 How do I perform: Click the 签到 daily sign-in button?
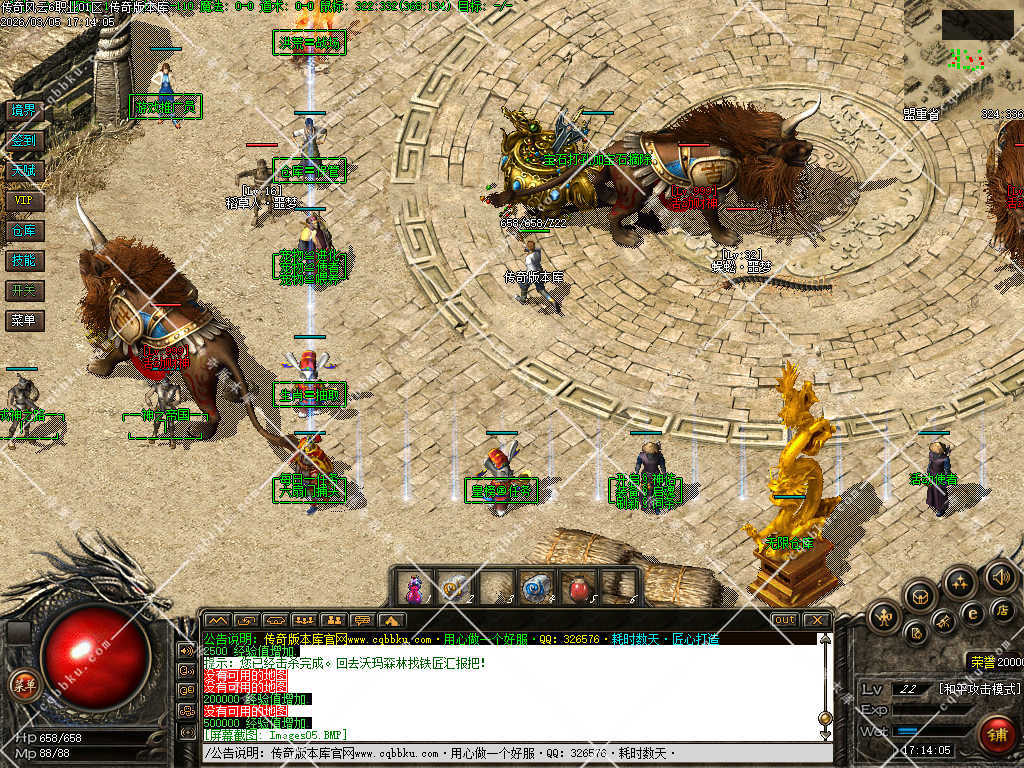(x=23, y=140)
